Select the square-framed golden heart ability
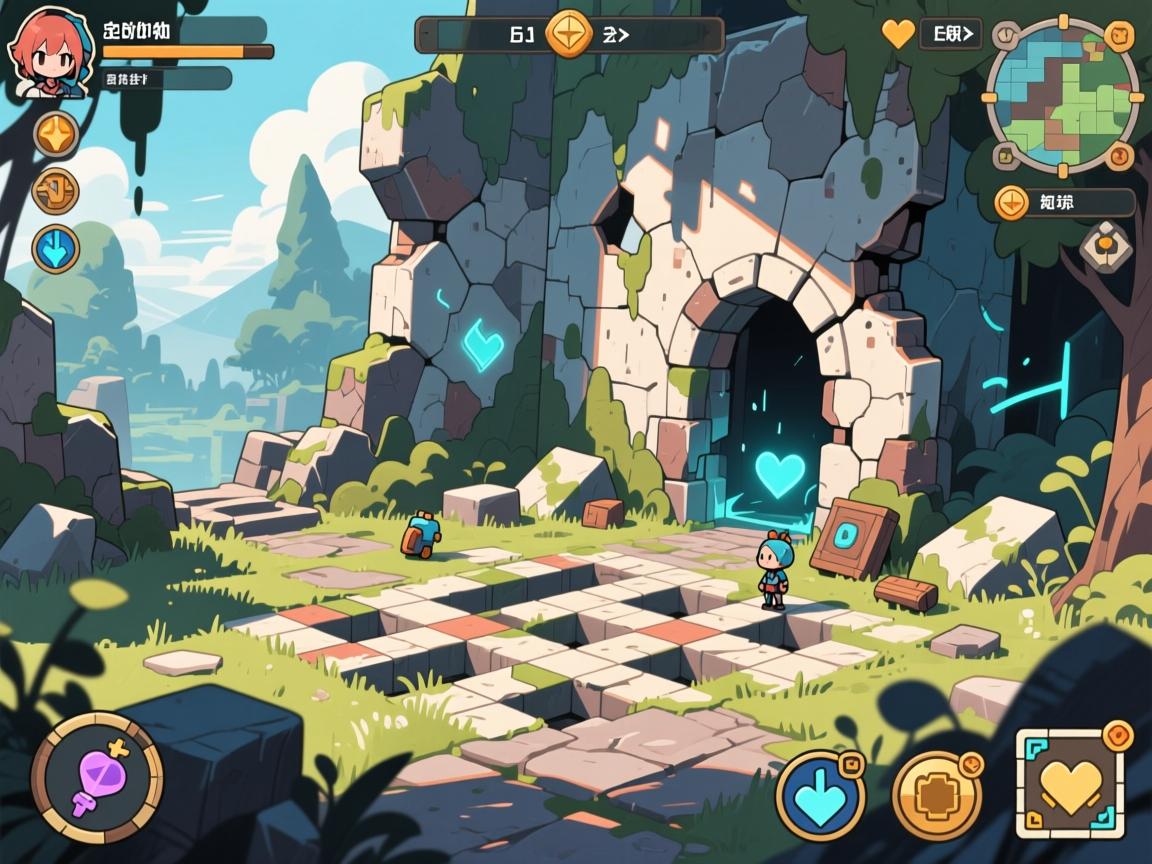The image size is (1152, 864). [1072, 783]
